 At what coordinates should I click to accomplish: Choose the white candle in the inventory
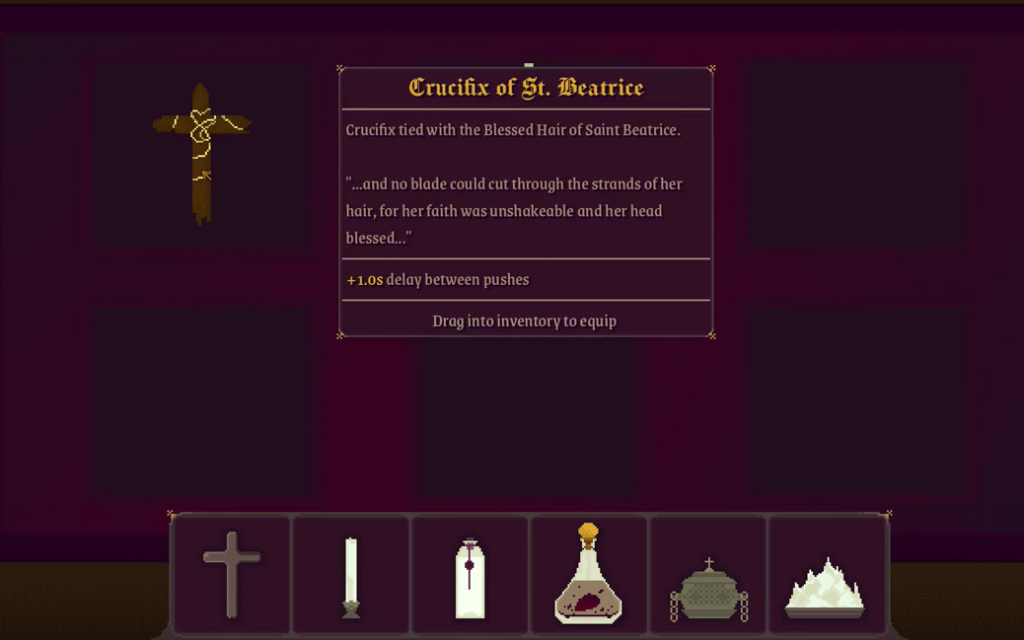pos(351,576)
